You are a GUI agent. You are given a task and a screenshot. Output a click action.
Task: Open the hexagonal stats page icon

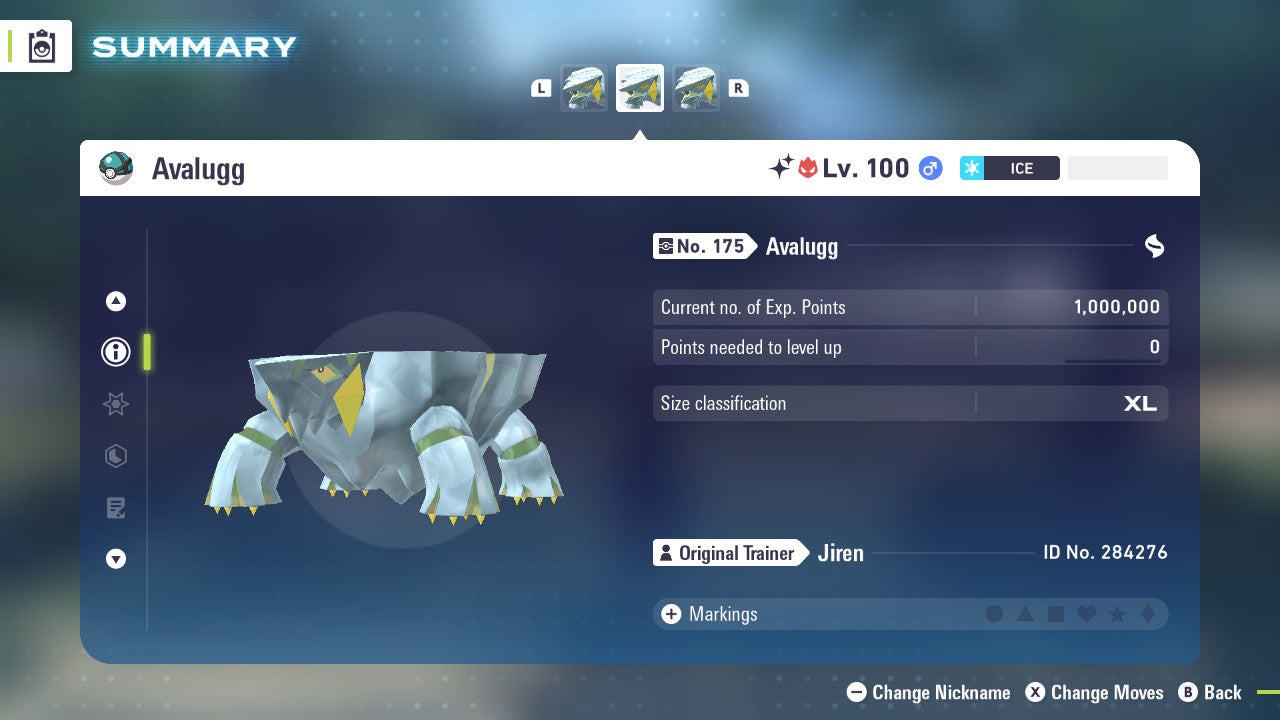click(115, 456)
